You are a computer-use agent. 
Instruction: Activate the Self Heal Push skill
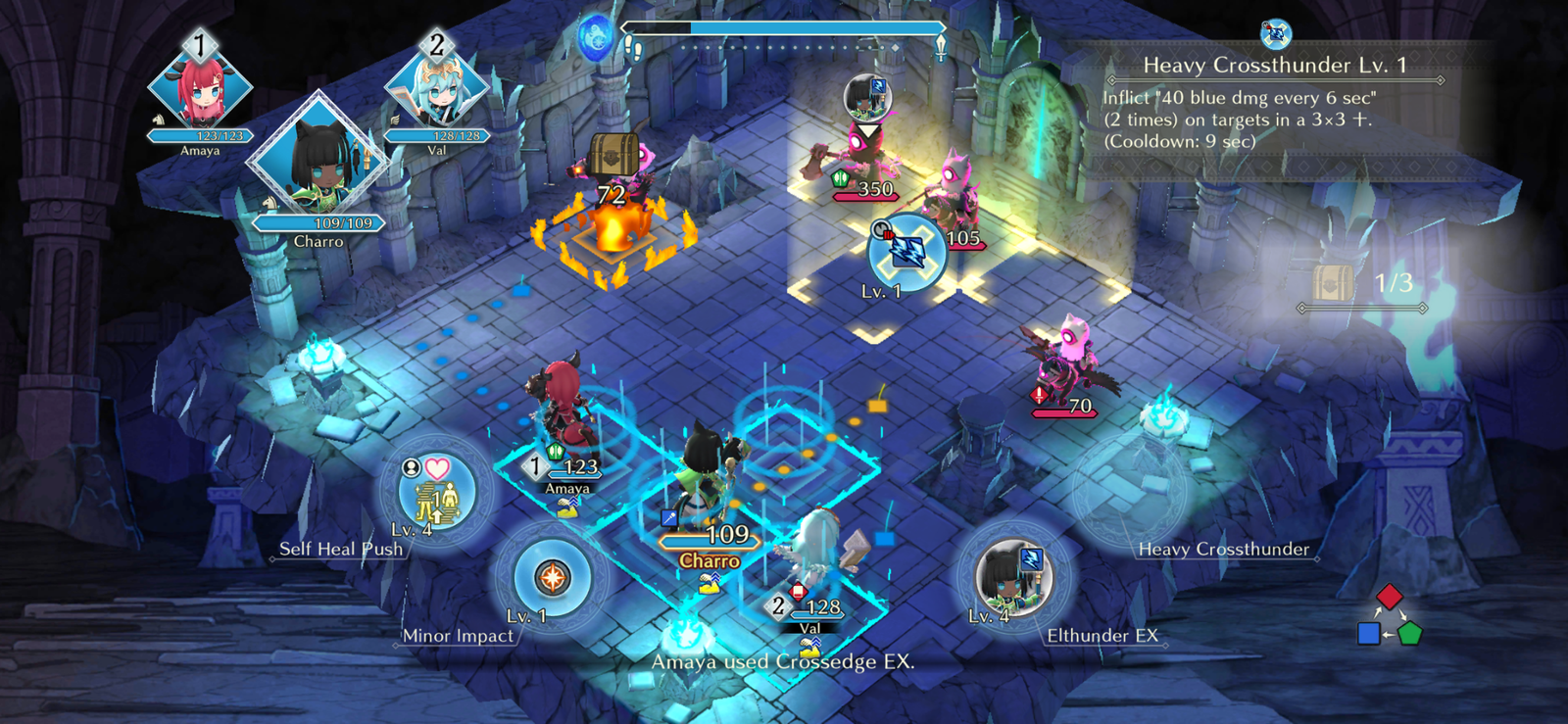point(437,491)
